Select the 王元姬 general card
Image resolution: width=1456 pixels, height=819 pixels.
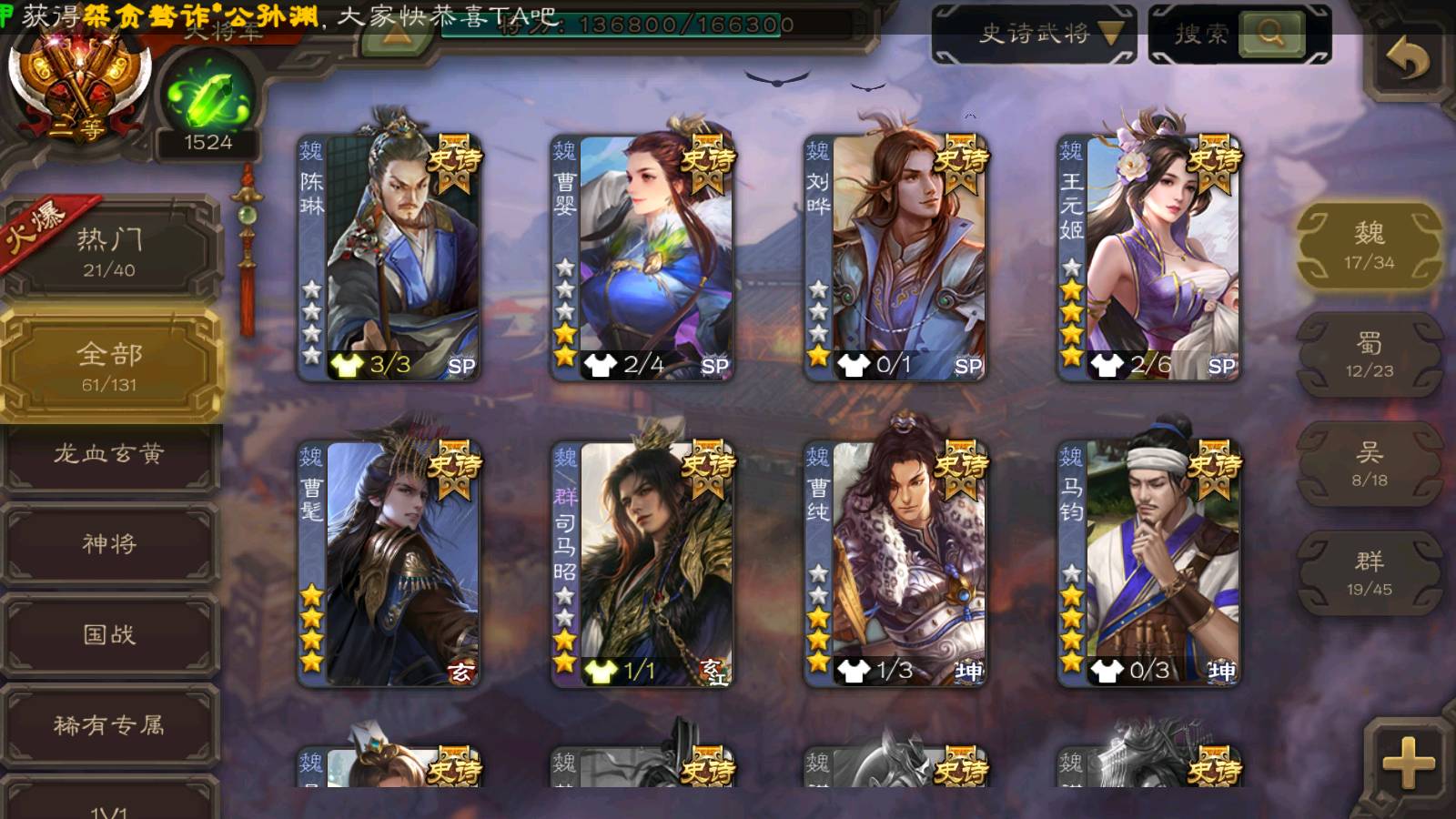pyautogui.click(x=1148, y=257)
